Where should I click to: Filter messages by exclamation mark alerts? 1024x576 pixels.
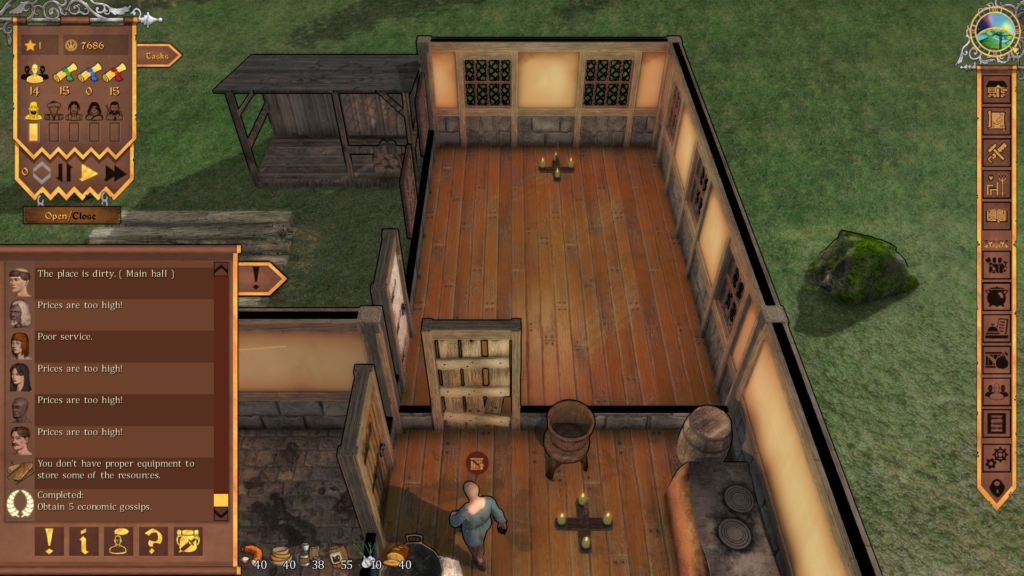[49, 541]
